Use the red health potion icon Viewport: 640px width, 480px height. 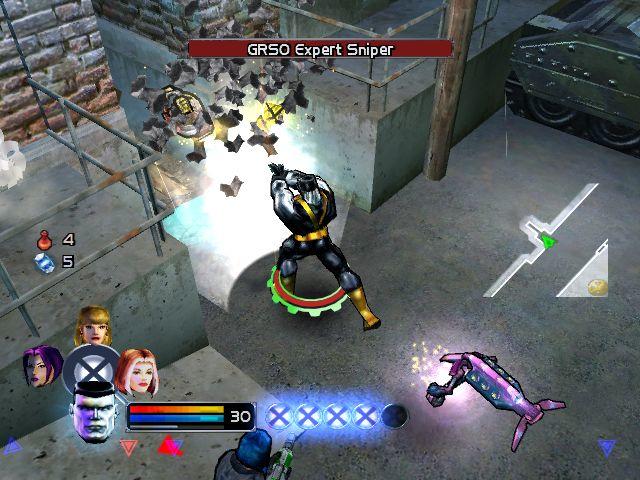coord(44,240)
